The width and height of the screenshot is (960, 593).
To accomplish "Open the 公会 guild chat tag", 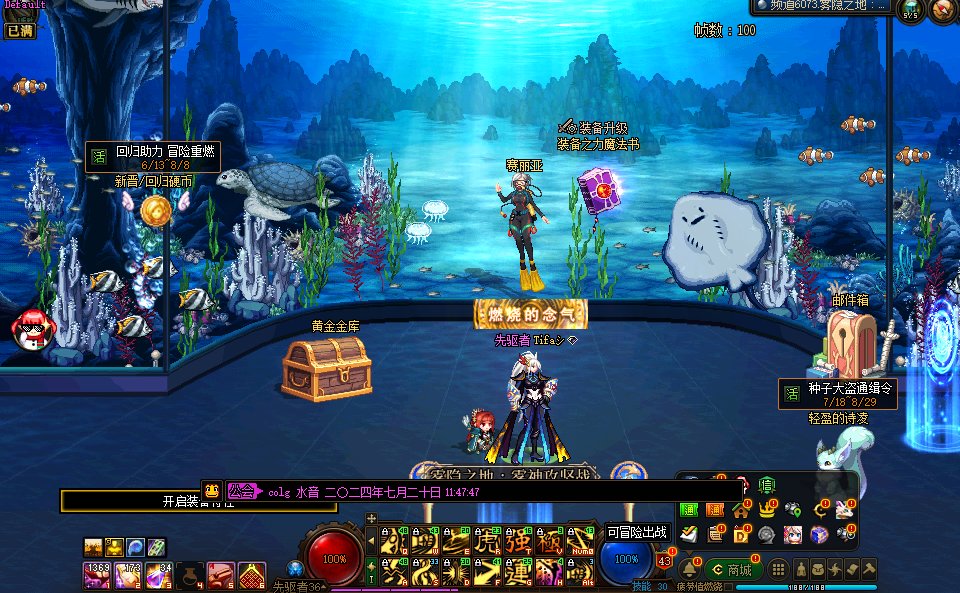I will [x=242, y=491].
